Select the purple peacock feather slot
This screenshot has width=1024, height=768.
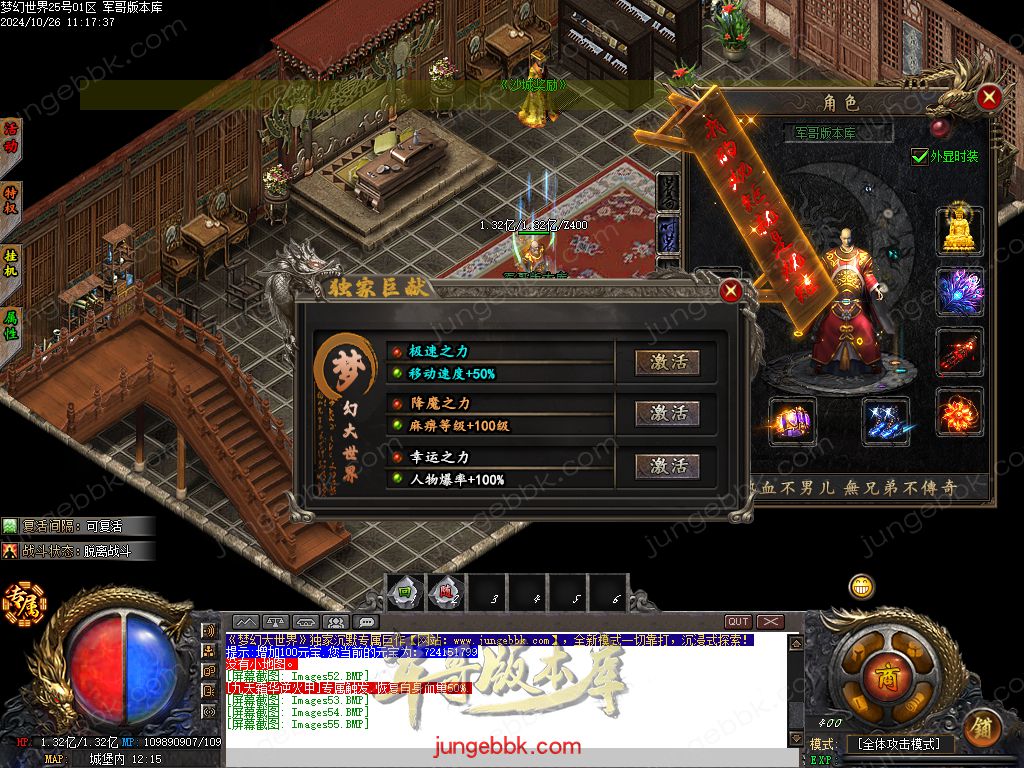[x=960, y=292]
